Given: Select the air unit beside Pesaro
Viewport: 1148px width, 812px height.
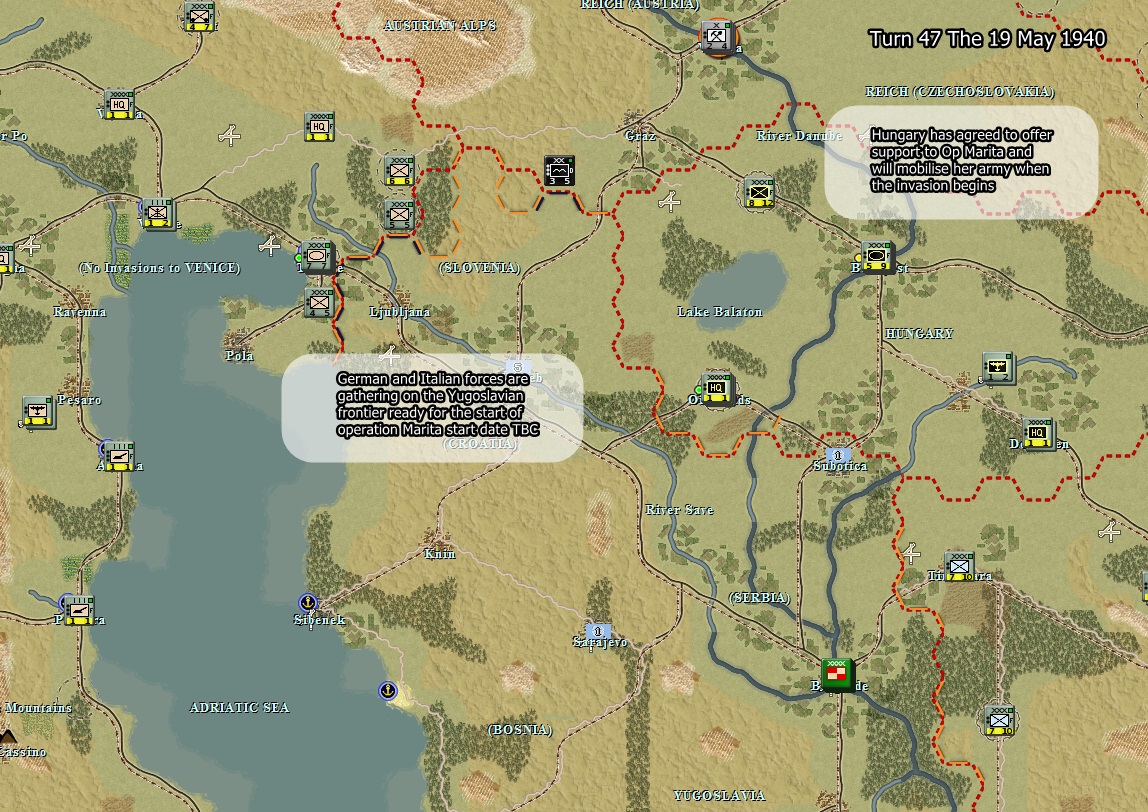Looking at the screenshot, I should pyautogui.click(x=38, y=411).
